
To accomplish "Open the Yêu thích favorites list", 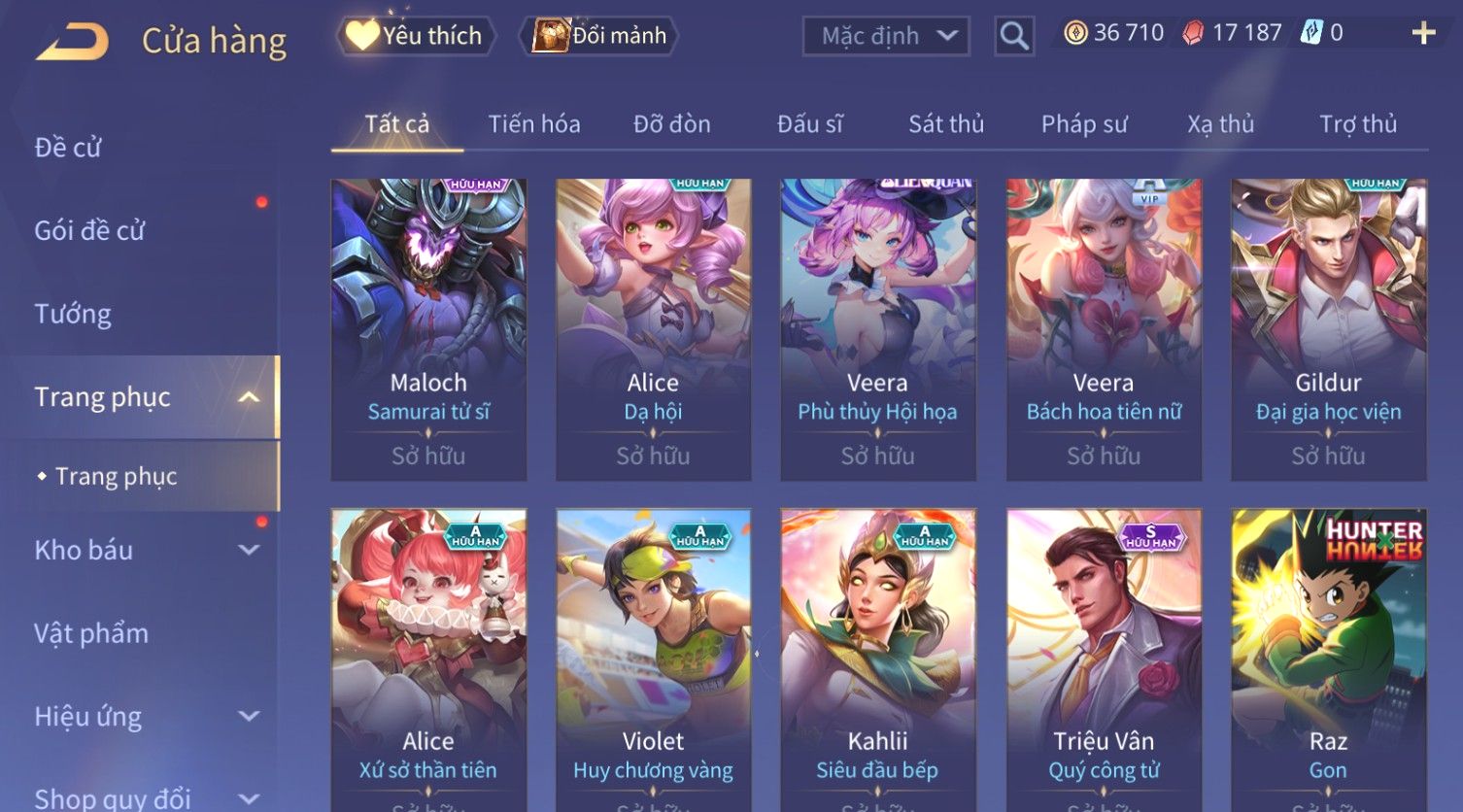I will tap(416, 36).
